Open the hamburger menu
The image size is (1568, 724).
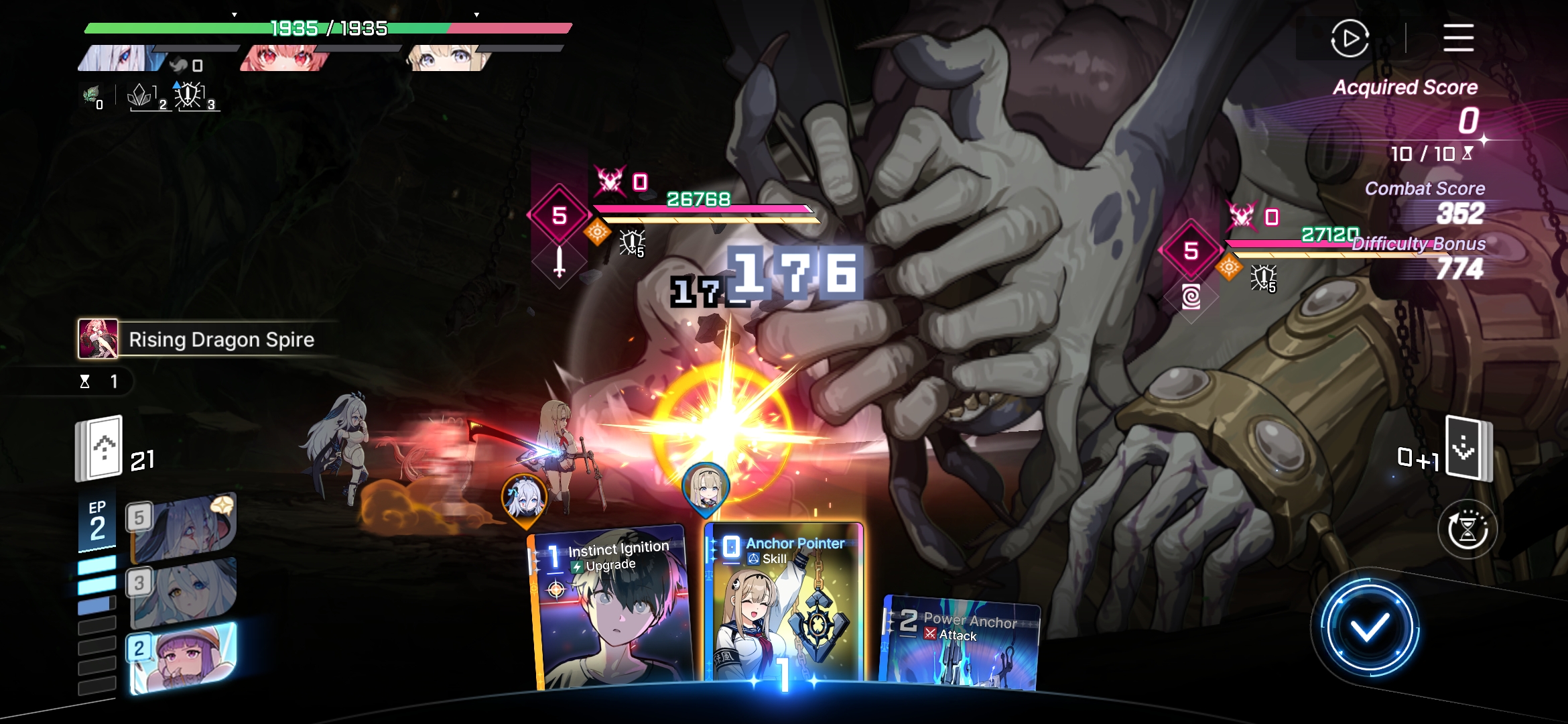pos(1458,38)
